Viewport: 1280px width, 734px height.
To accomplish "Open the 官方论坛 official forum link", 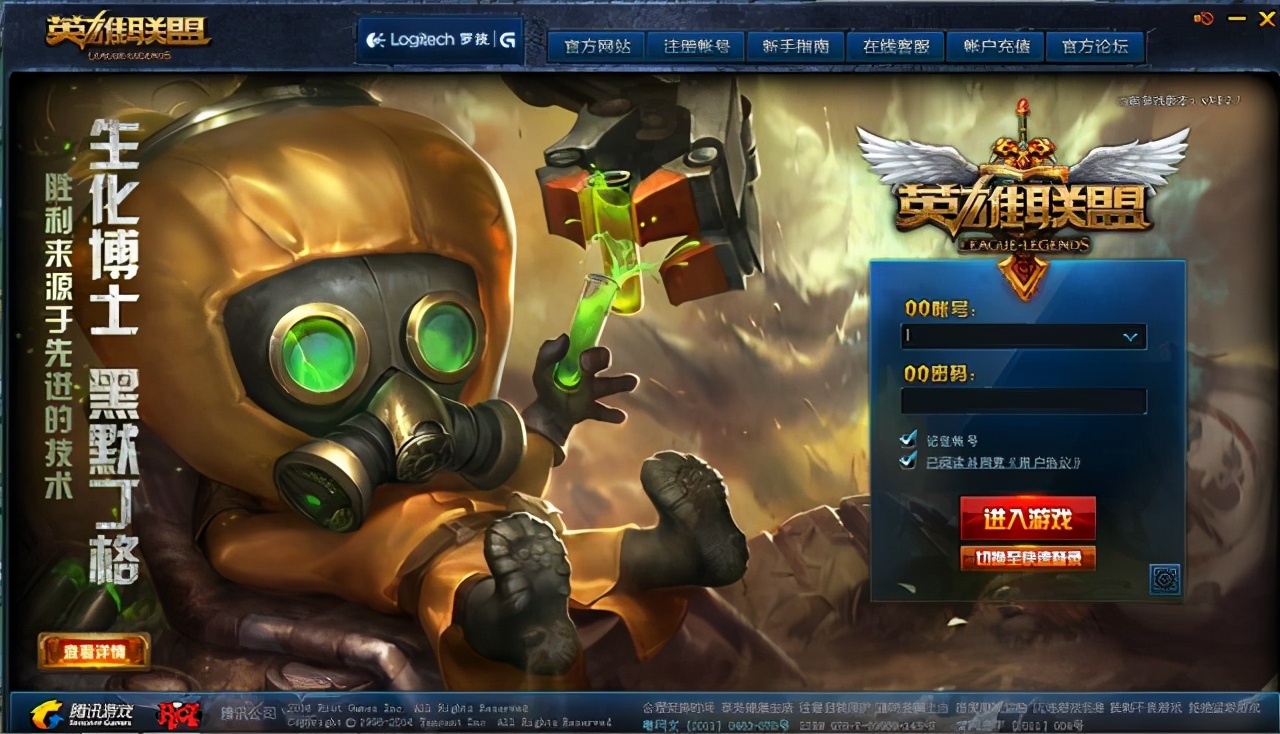I will (1095, 45).
